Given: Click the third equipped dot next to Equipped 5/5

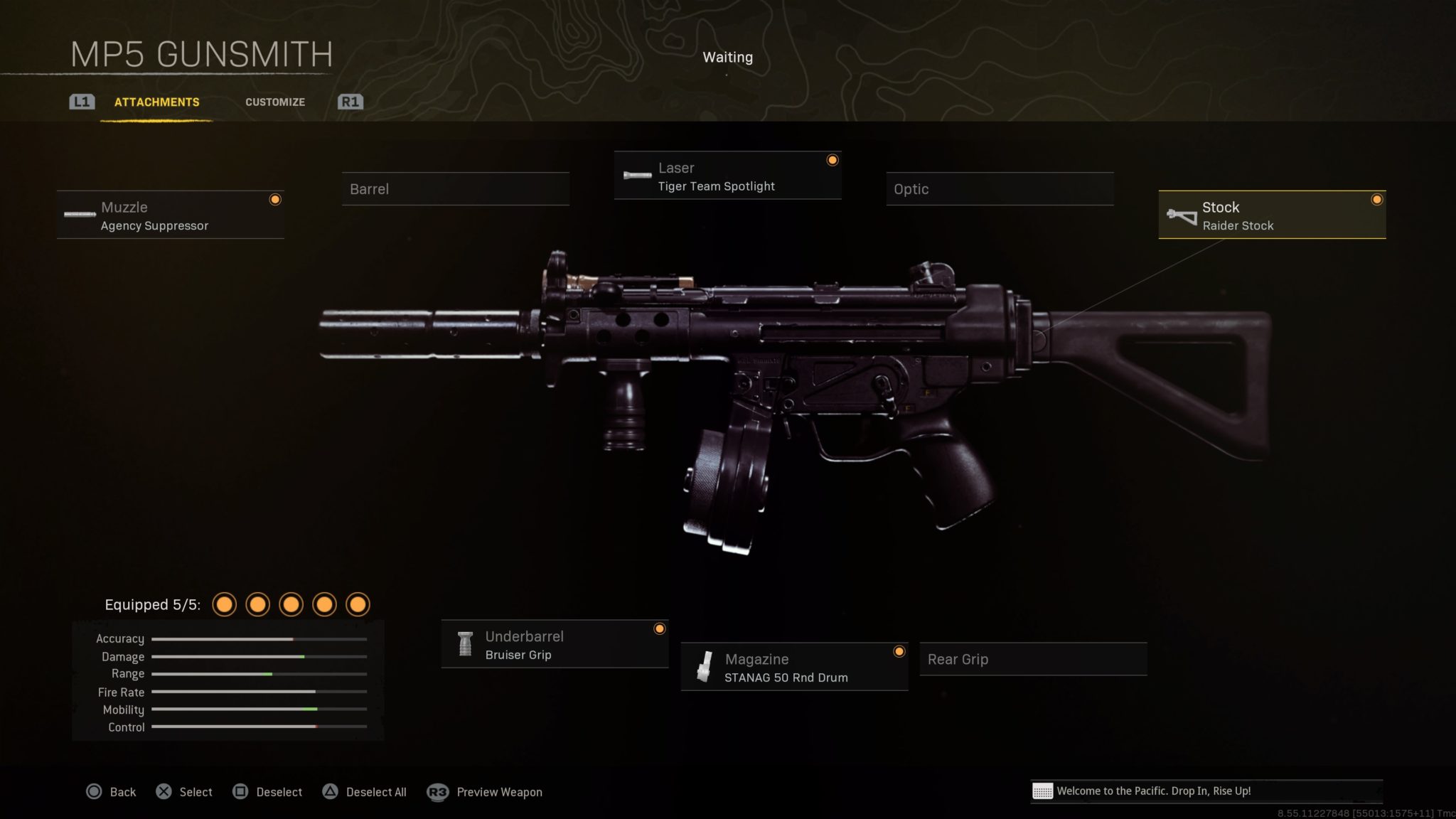Looking at the screenshot, I should coord(291,604).
